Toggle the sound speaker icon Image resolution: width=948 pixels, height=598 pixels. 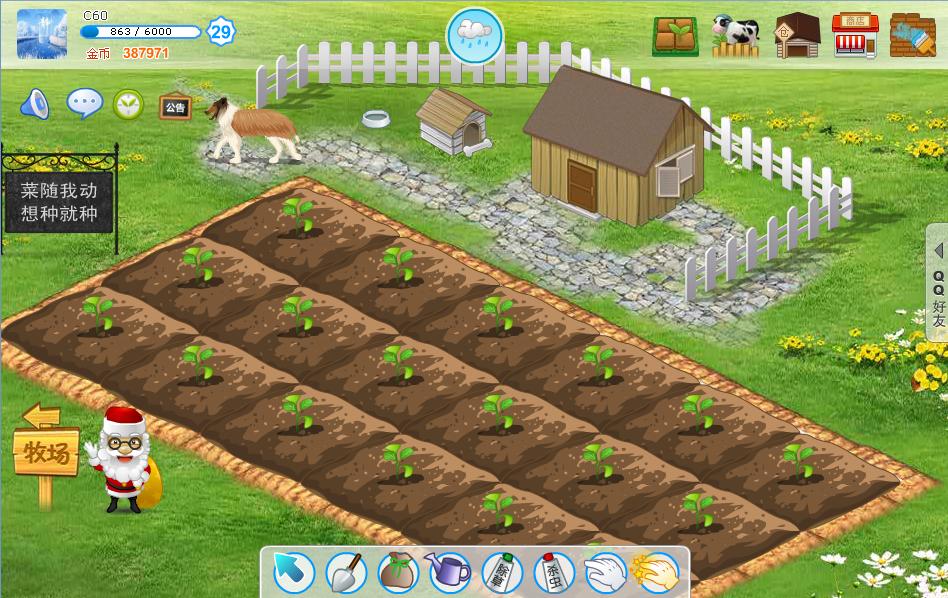(x=35, y=103)
